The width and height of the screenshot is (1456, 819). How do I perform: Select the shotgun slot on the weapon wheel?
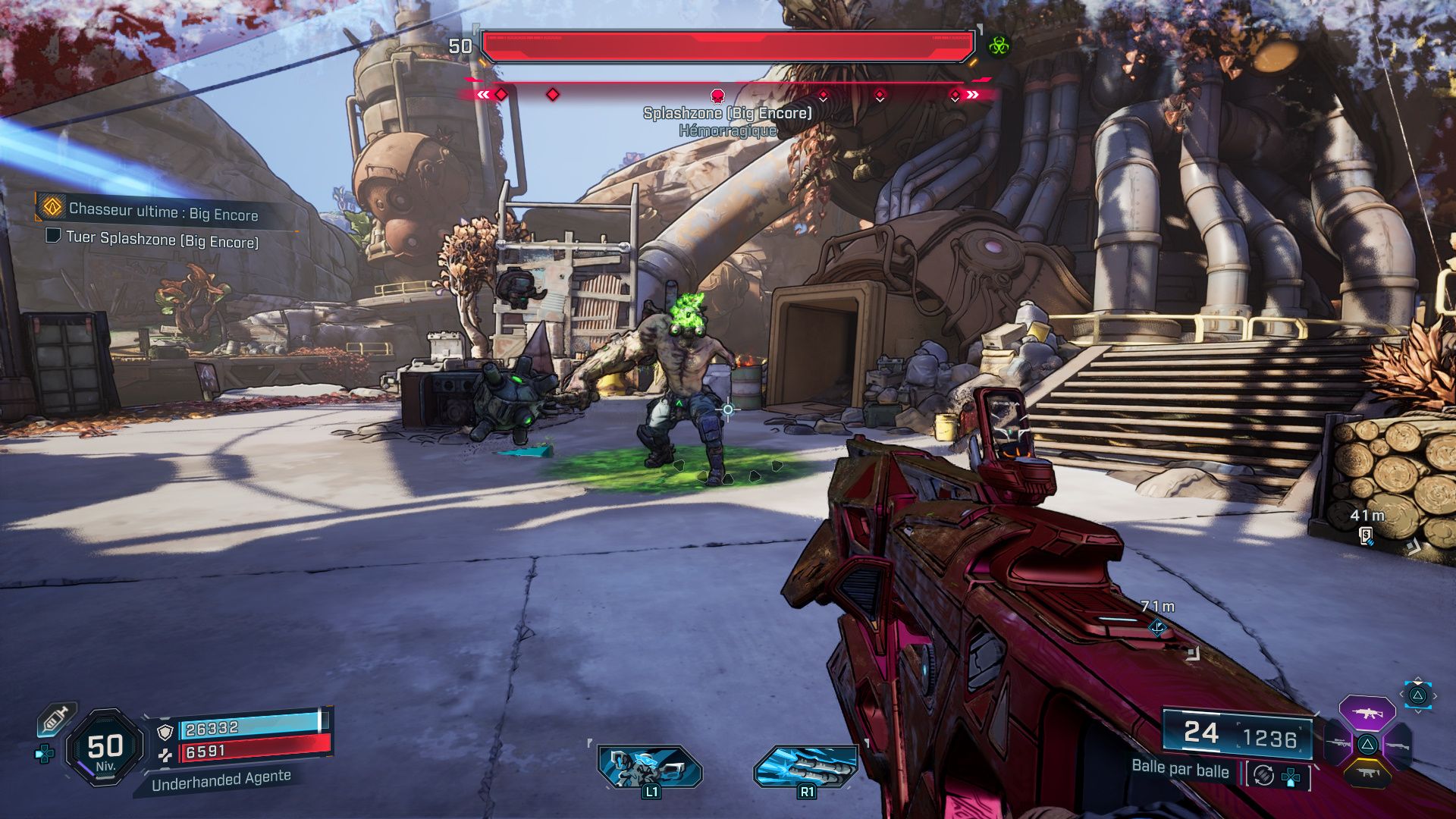(x=1398, y=745)
